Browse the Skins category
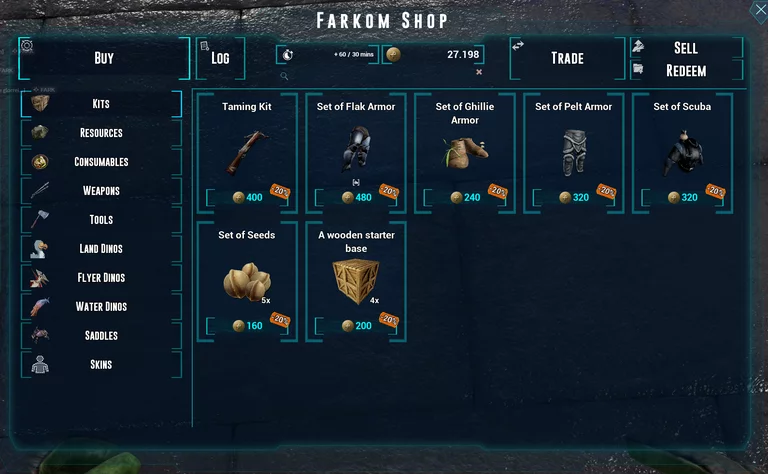The image size is (768, 474). [x=101, y=365]
